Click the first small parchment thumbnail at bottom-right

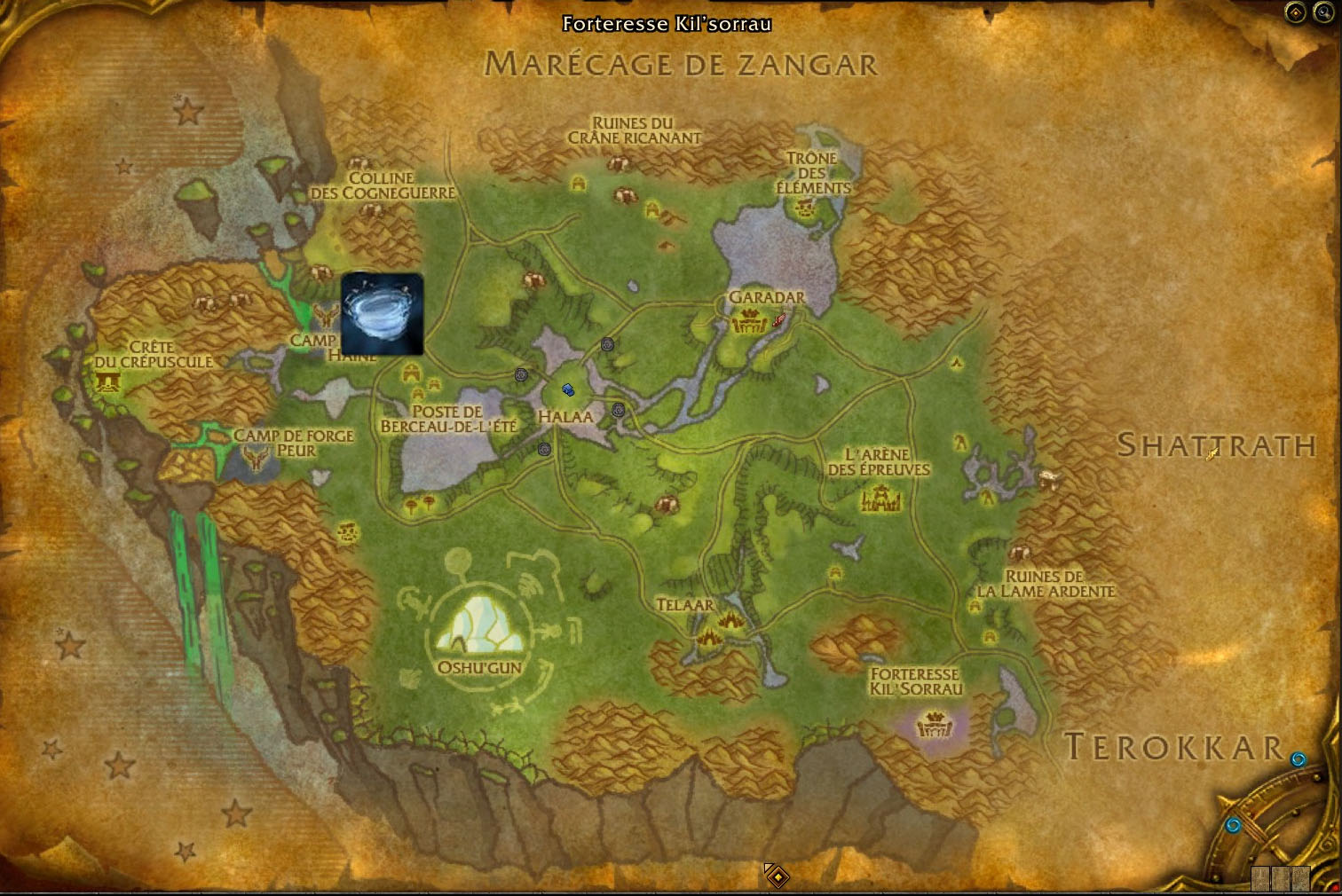click(x=1260, y=878)
